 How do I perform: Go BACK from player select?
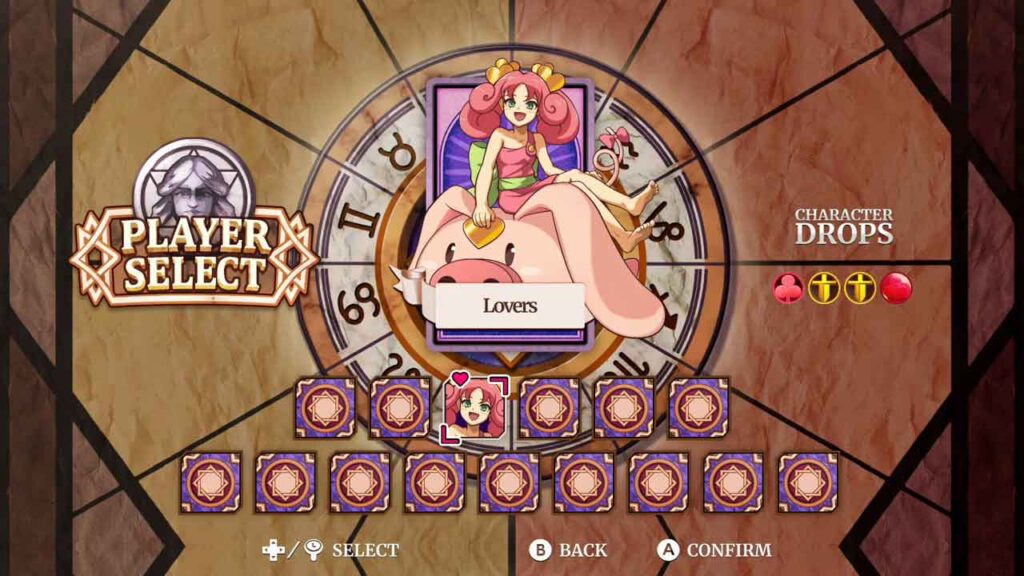tap(569, 550)
